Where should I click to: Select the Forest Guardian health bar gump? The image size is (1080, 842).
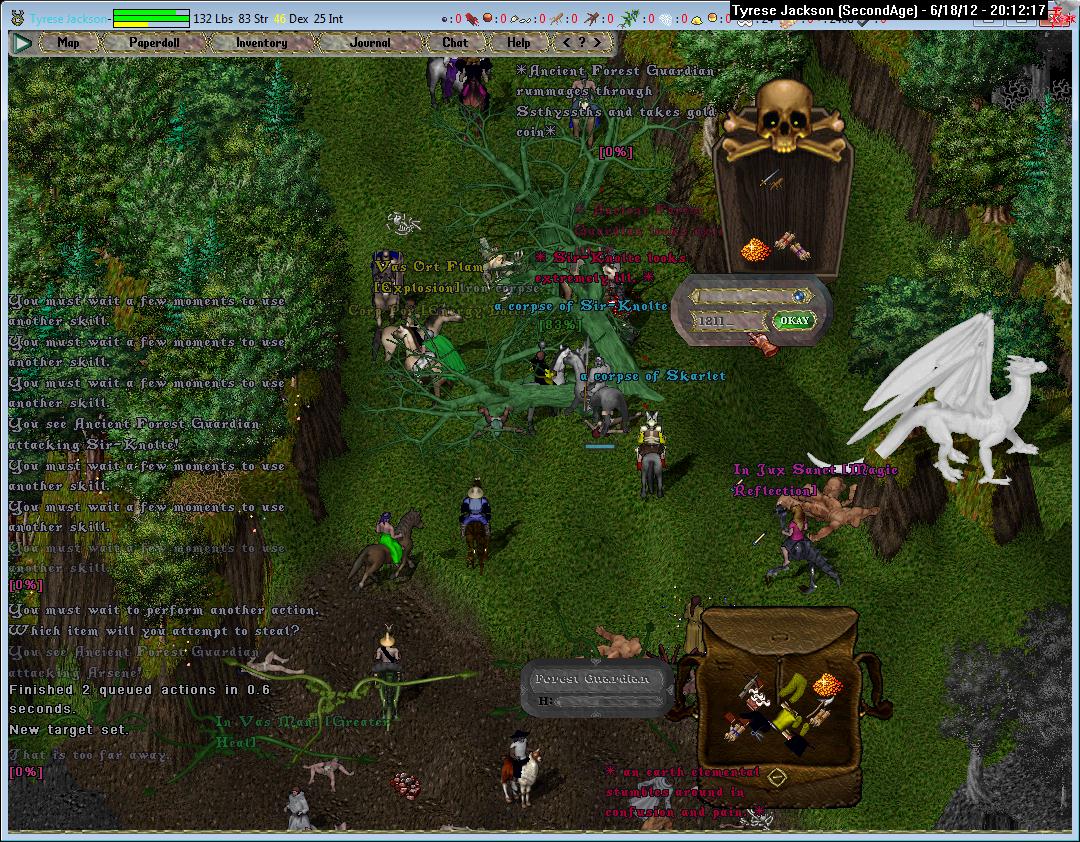595,689
